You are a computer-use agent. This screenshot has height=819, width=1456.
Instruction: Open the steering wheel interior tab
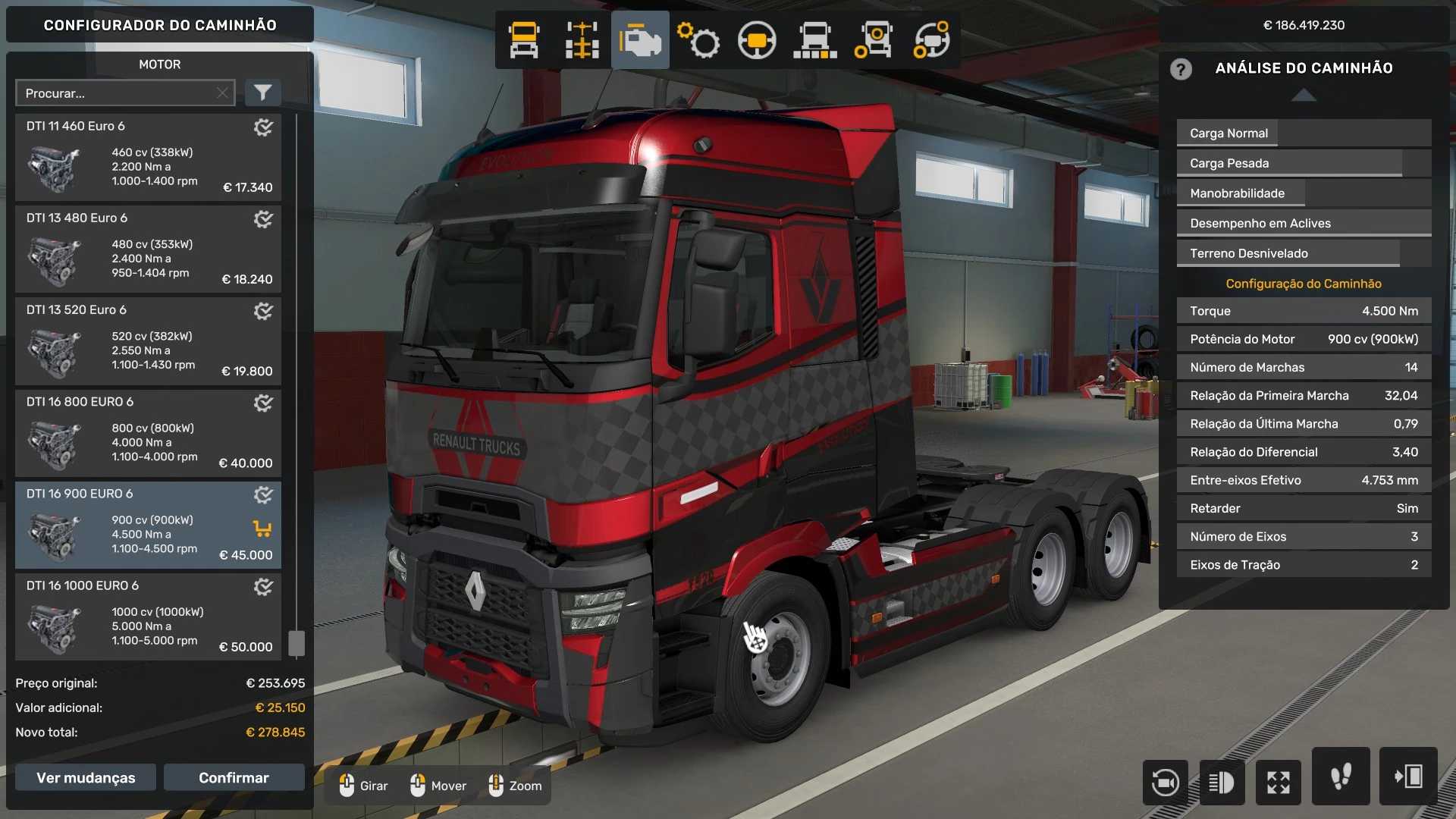(756, 40)
